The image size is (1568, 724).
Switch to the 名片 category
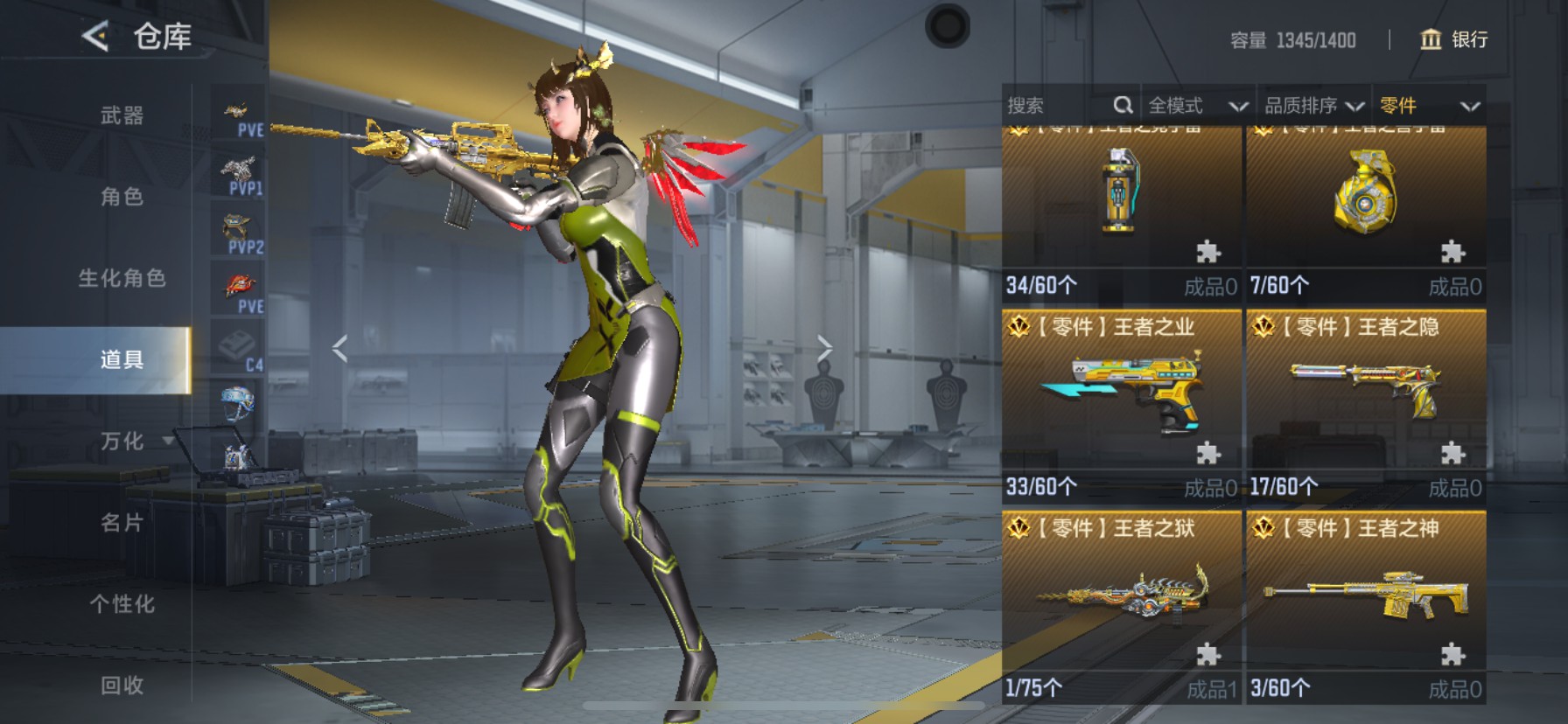click(x=122, y=523)
